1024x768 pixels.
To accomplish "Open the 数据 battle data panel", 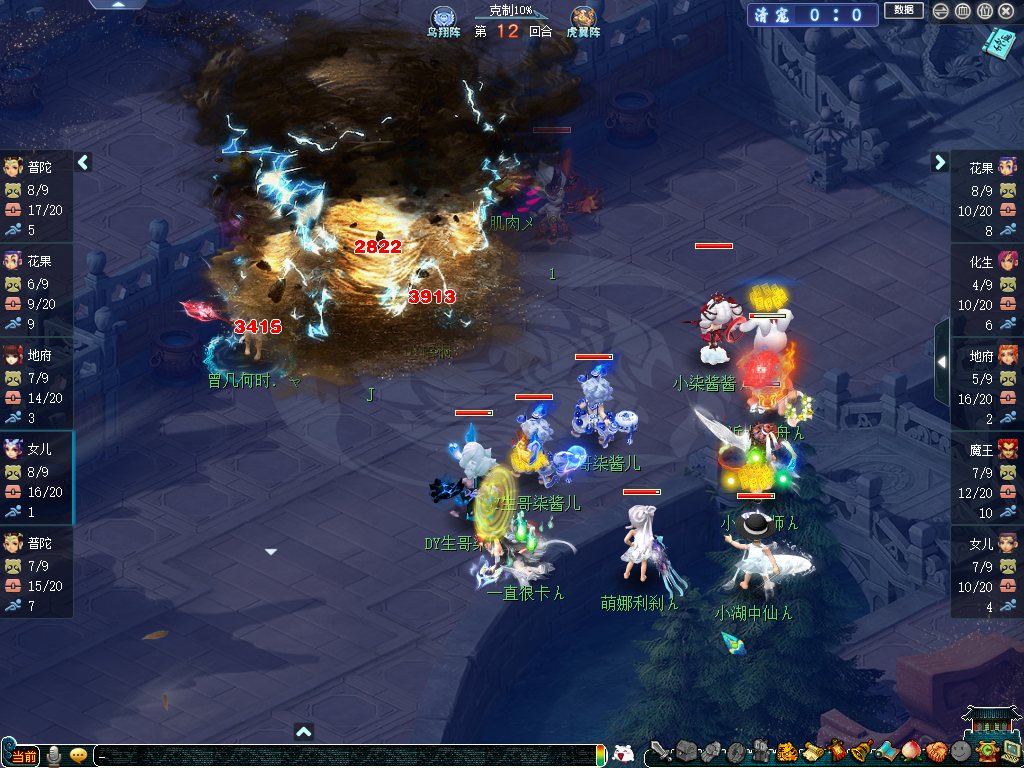I will click(903, 11).
